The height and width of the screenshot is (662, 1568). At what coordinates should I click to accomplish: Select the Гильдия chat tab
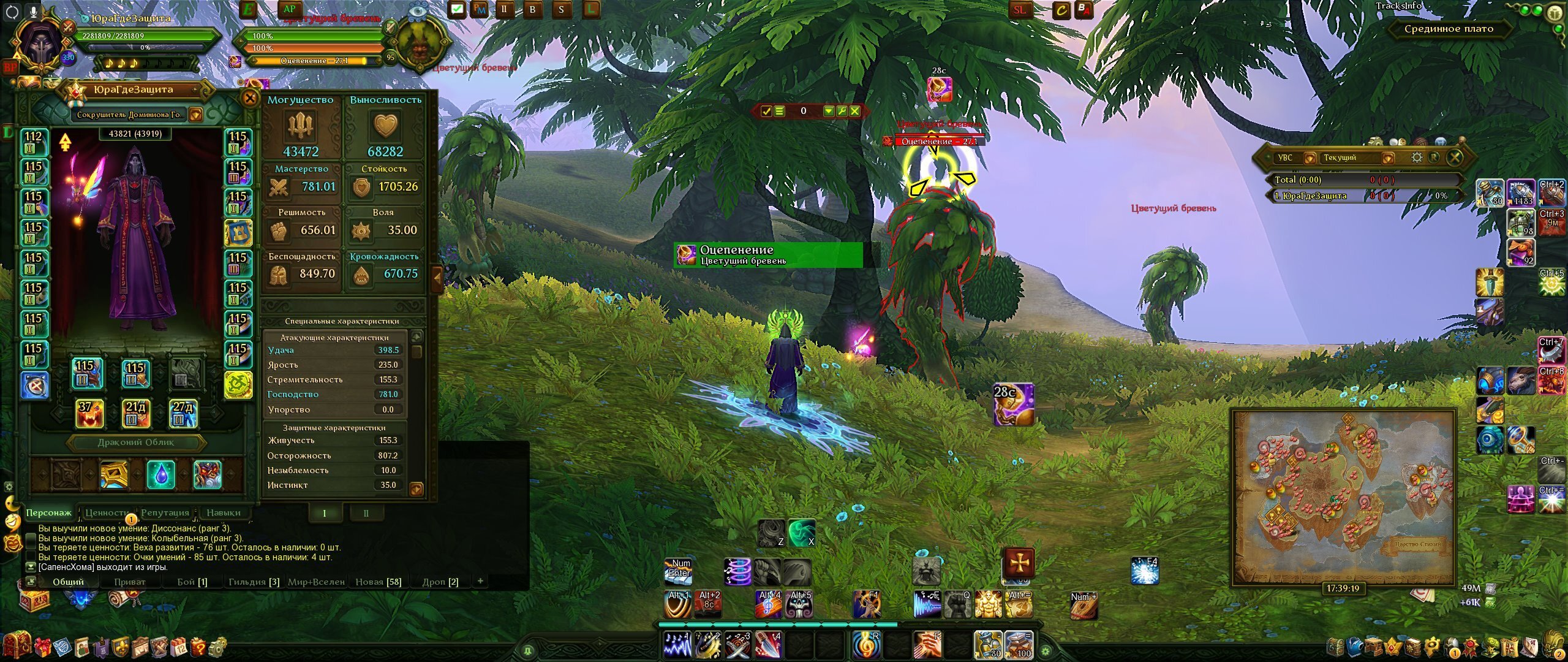tap(254, 582)
